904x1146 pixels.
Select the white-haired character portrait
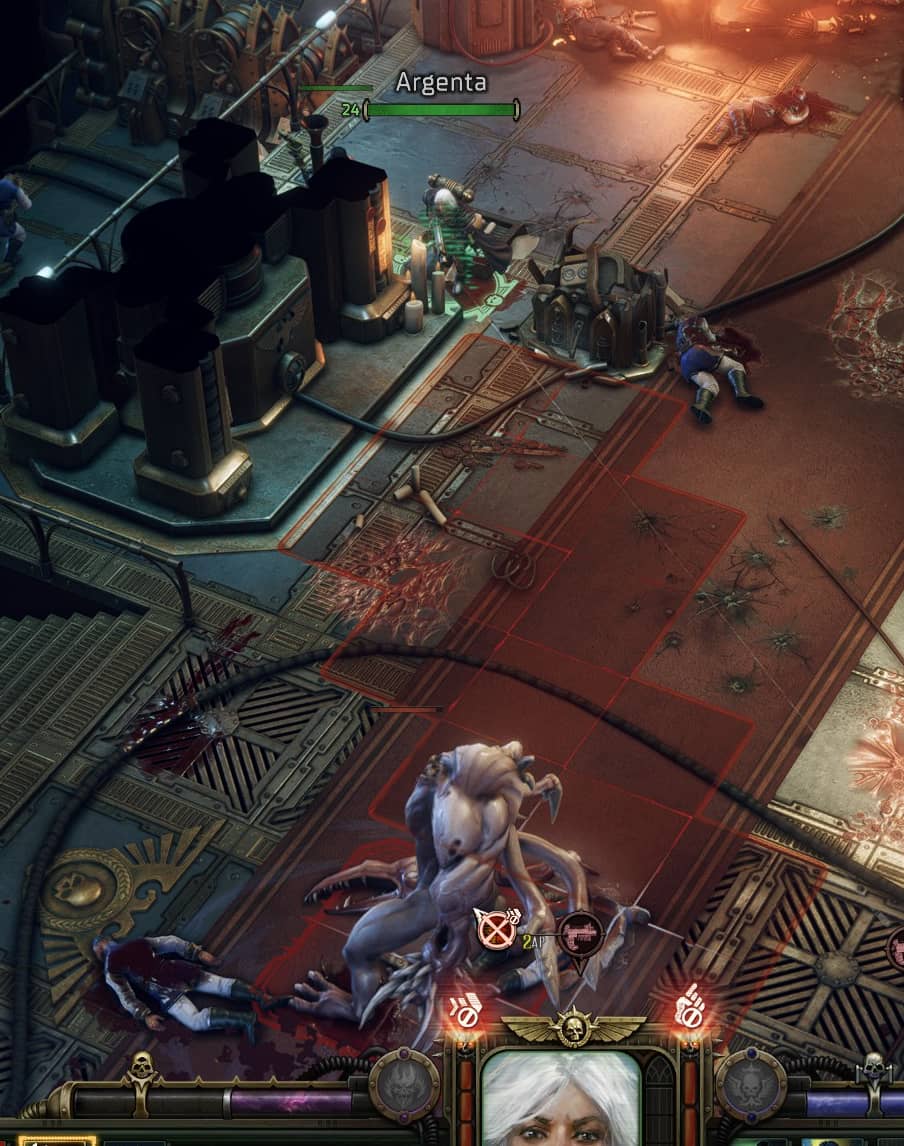pos(561,1099)
